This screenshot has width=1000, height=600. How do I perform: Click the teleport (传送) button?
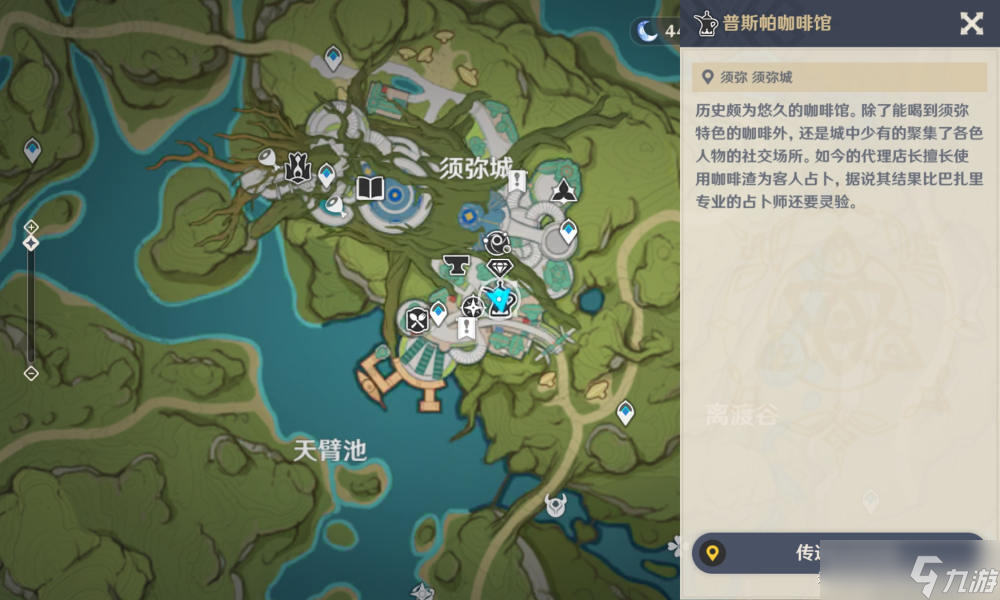(838, 553)
